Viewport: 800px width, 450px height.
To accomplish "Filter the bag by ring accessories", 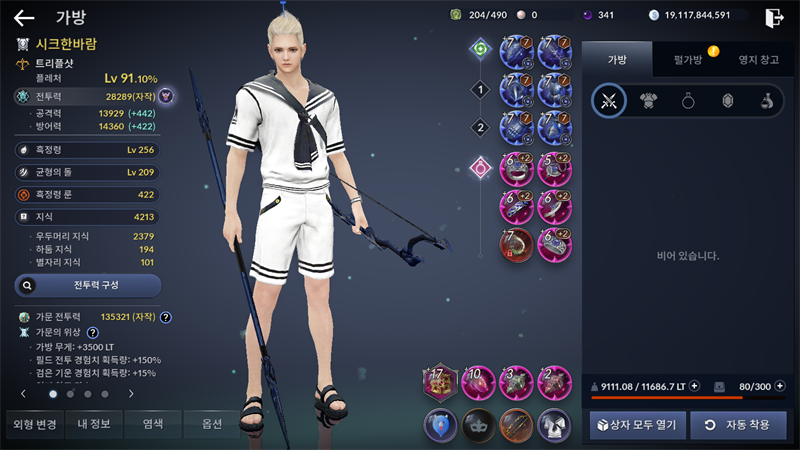I will coord(688,101).
